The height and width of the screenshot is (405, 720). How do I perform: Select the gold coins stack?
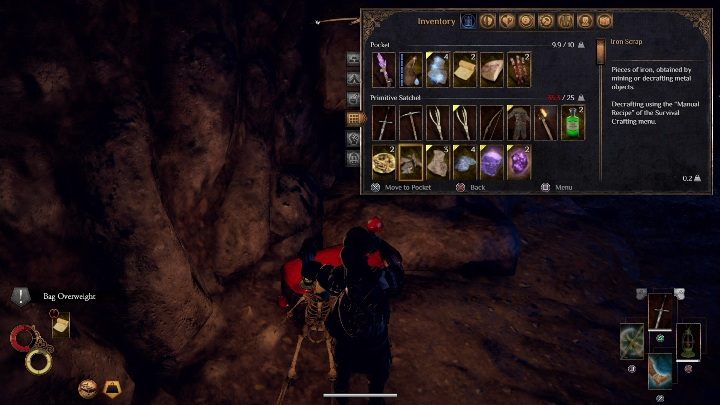[x=384, y=162]
